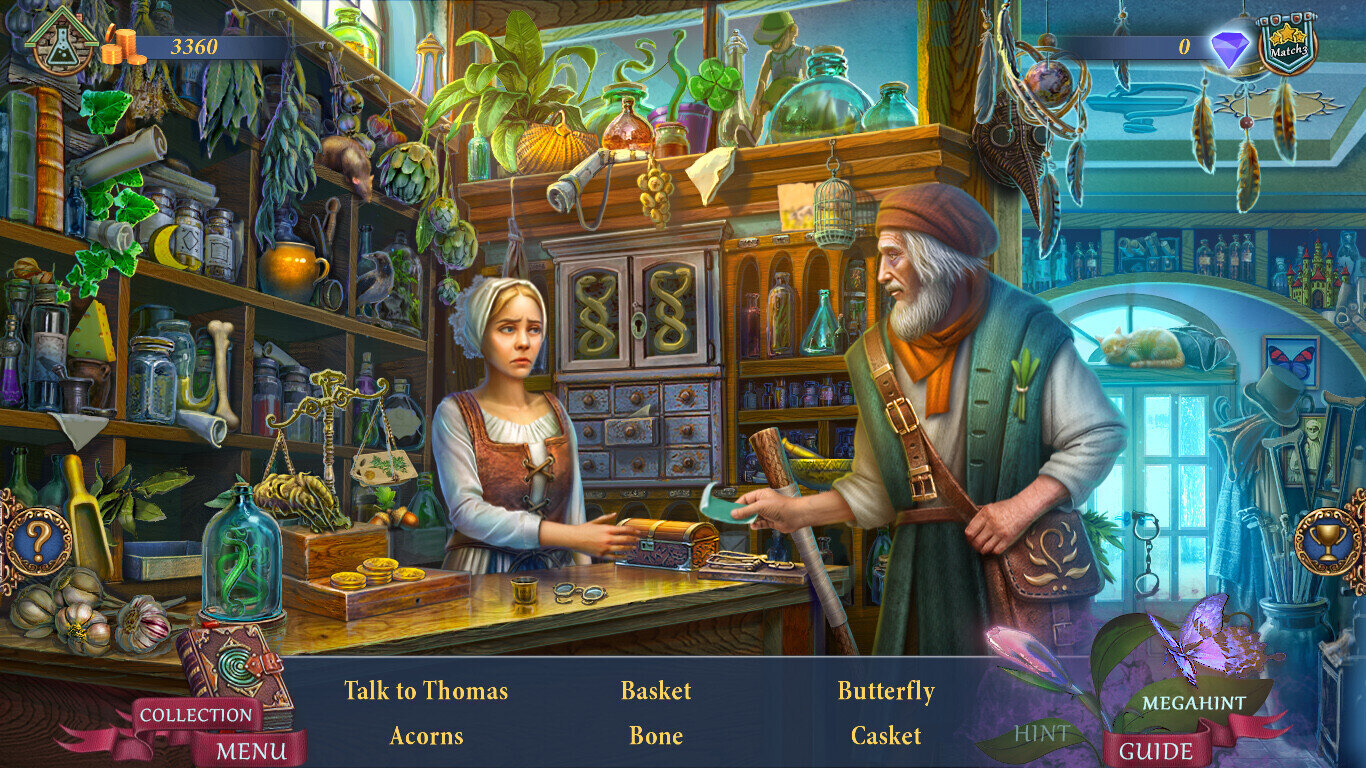Image resolution: width=1366 pixels, height=768 pixels.
Task: Open the Collection ribbon
Action: coord(196,715)
